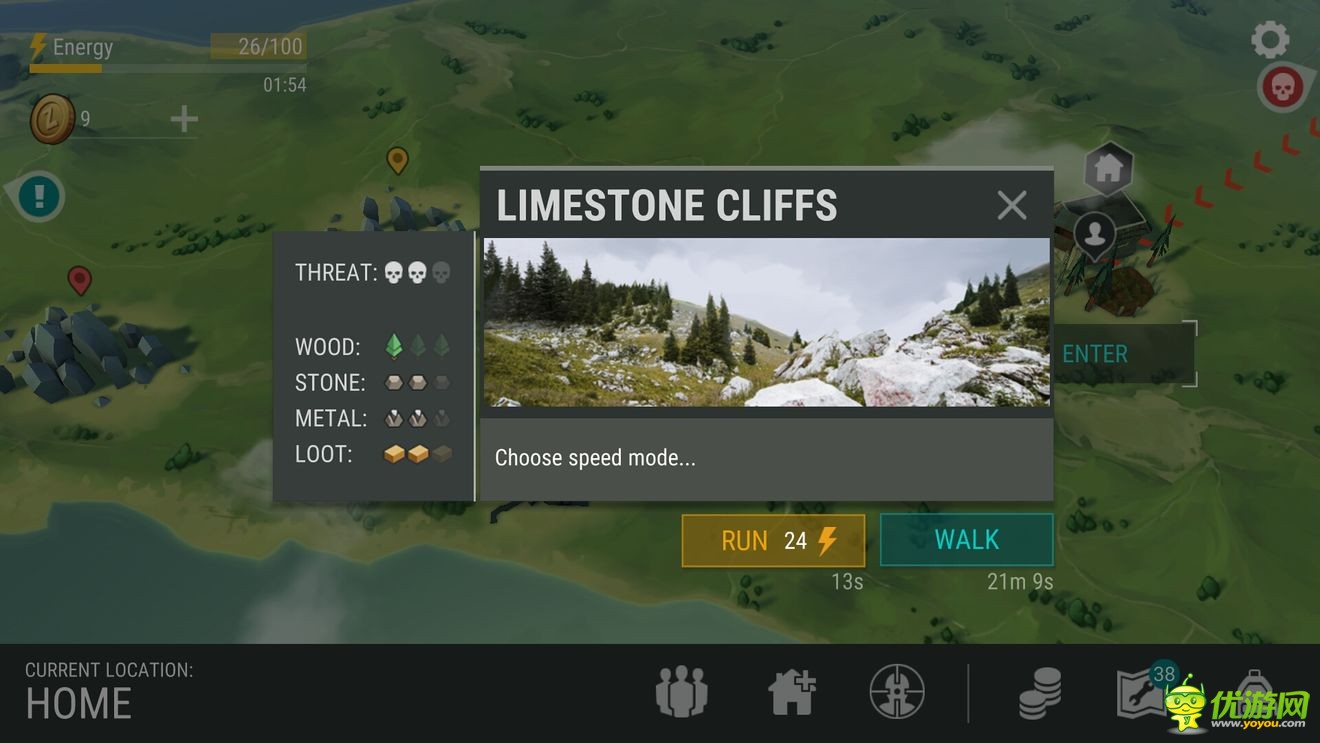Open the group of people icon
1320x743 pixels.
(x=682, y=691)
